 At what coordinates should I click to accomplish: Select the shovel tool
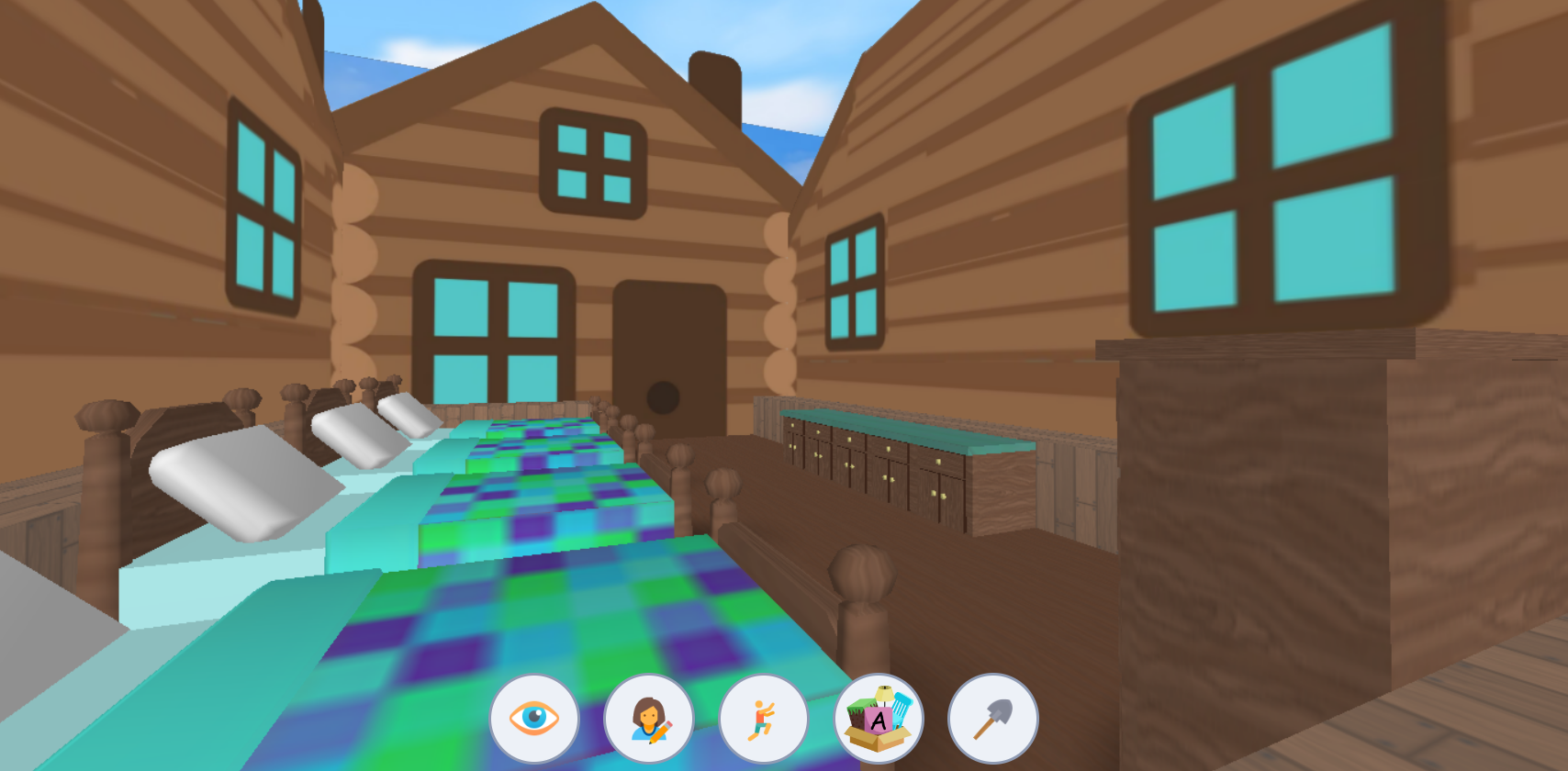pyautogui.click(x=993, y=720)
